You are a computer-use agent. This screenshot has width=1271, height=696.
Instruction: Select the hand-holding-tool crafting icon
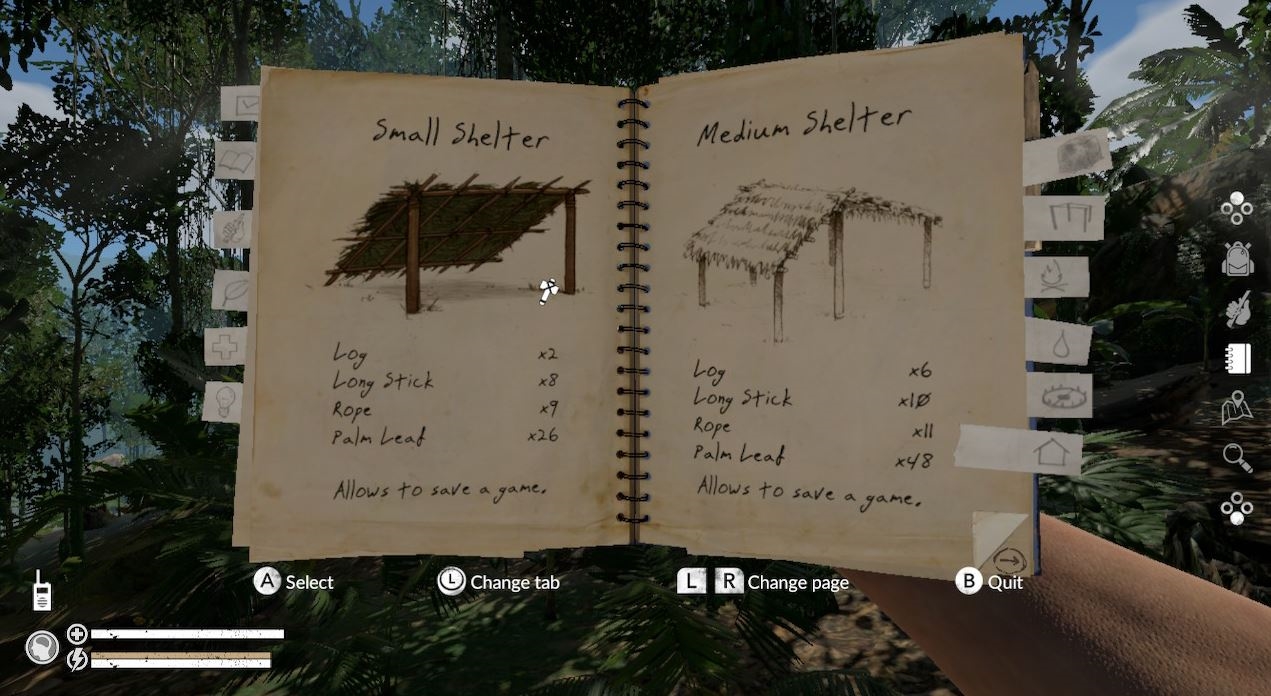click(1238, 309)
